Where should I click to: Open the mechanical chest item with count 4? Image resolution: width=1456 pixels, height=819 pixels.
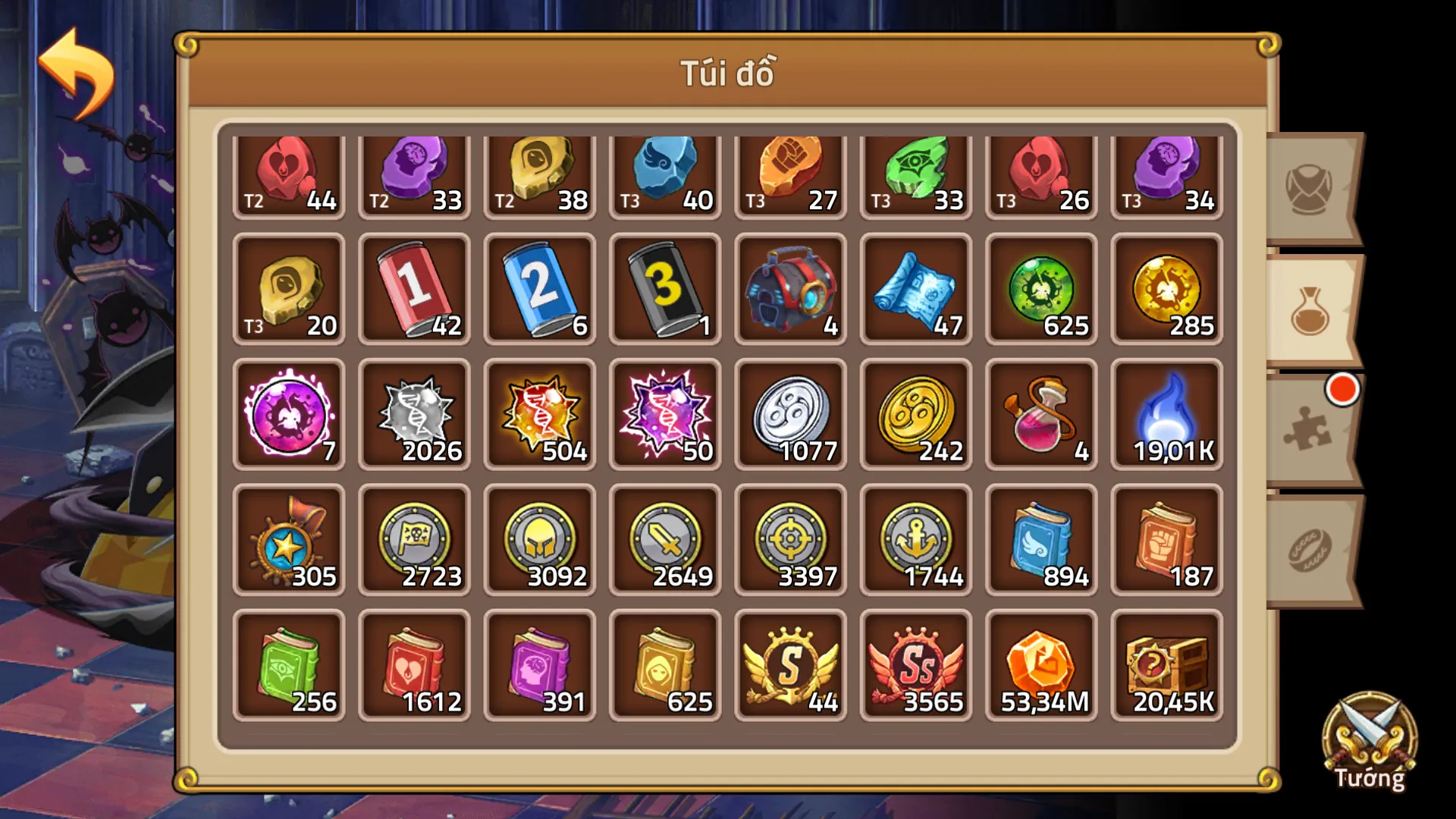(x=789, y=290)
